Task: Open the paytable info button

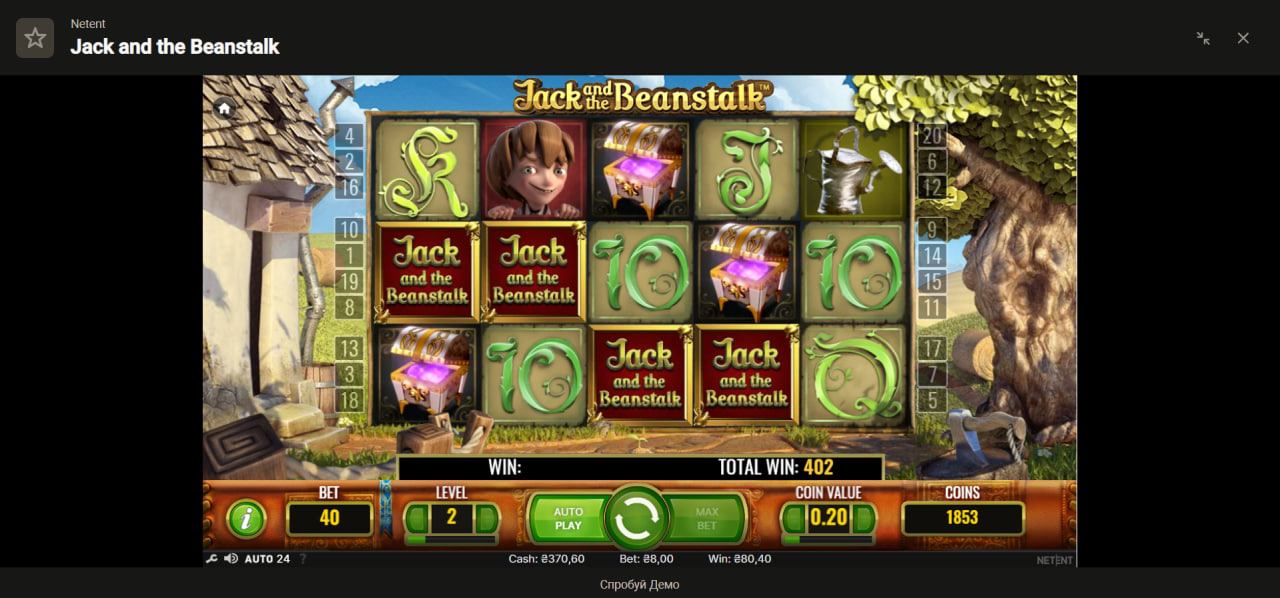Action: (245, 518)
